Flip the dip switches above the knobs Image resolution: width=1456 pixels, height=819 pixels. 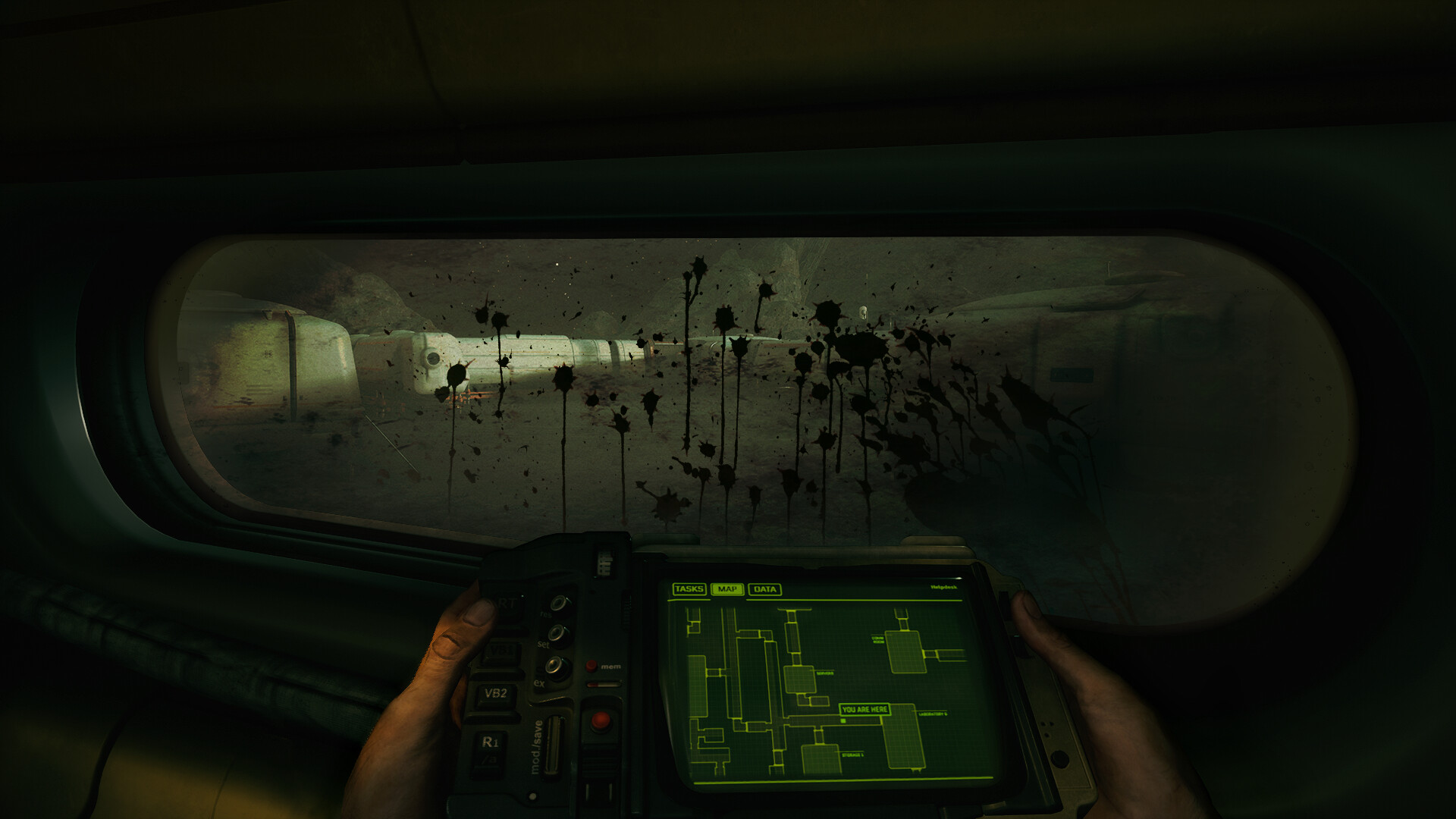click(x=603, y=563)
